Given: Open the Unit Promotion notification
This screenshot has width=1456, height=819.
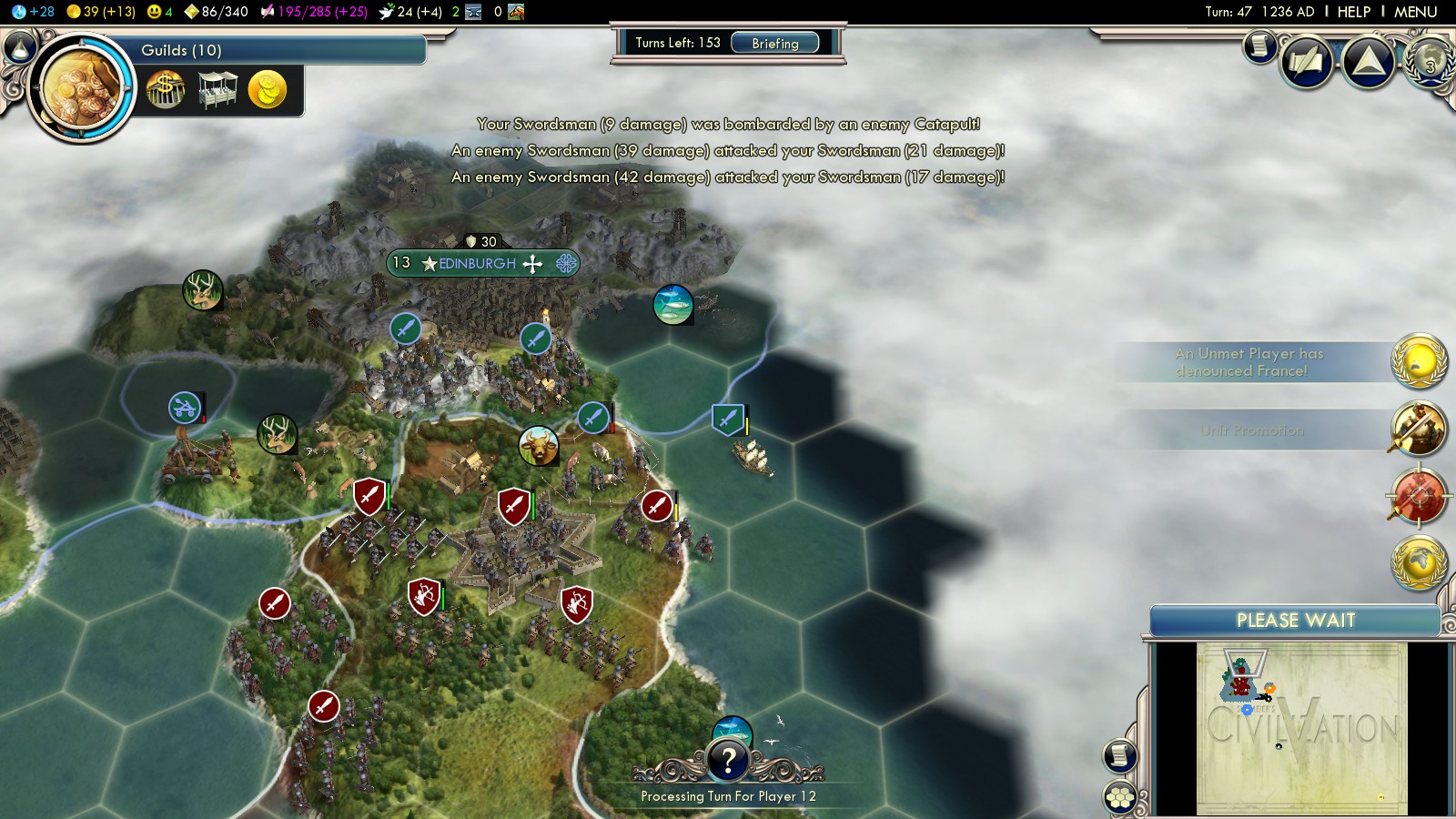Looking at the screenshot, I should click(1419, 429).
